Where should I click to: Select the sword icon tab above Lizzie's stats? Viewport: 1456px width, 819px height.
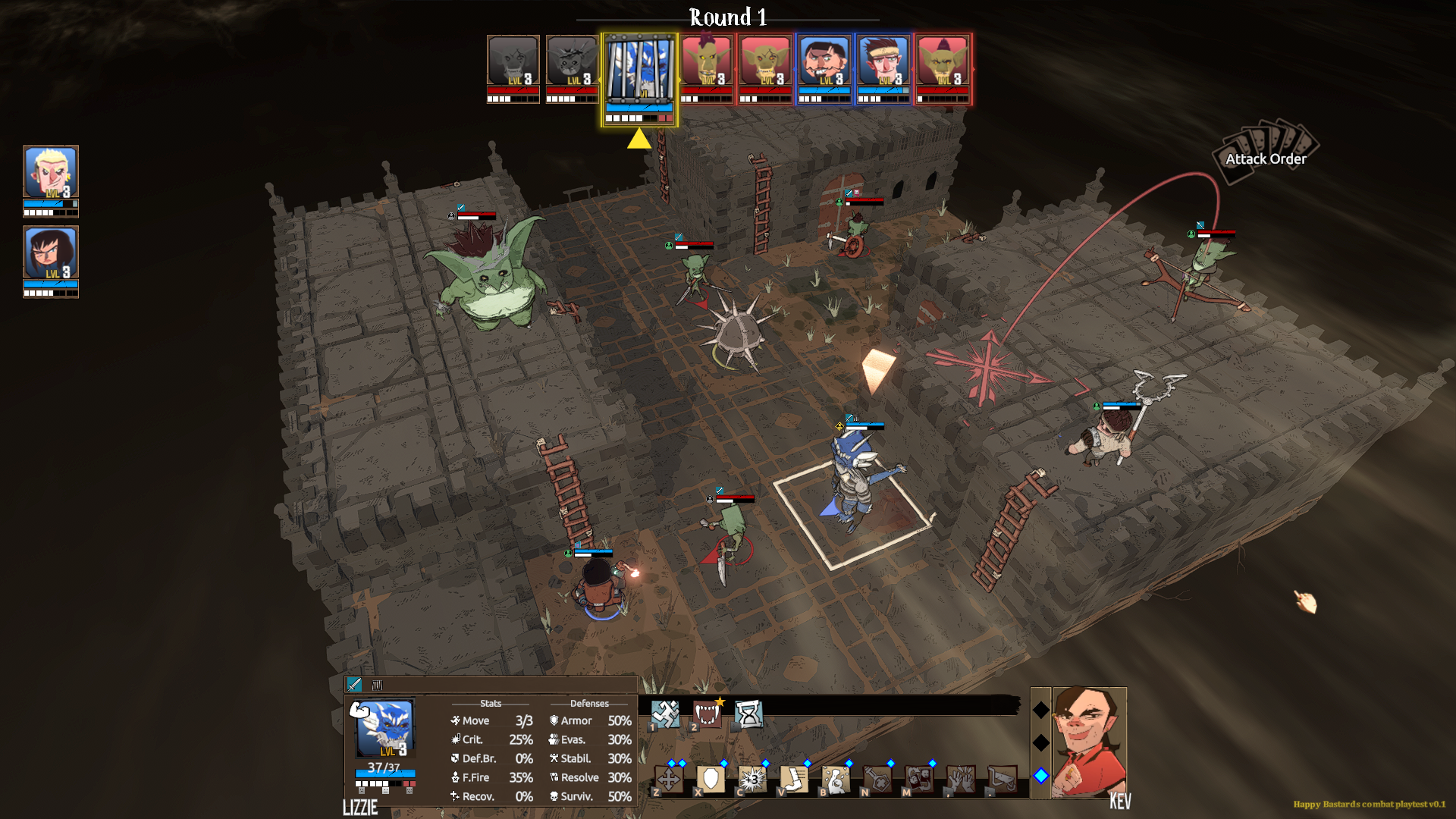354,685
